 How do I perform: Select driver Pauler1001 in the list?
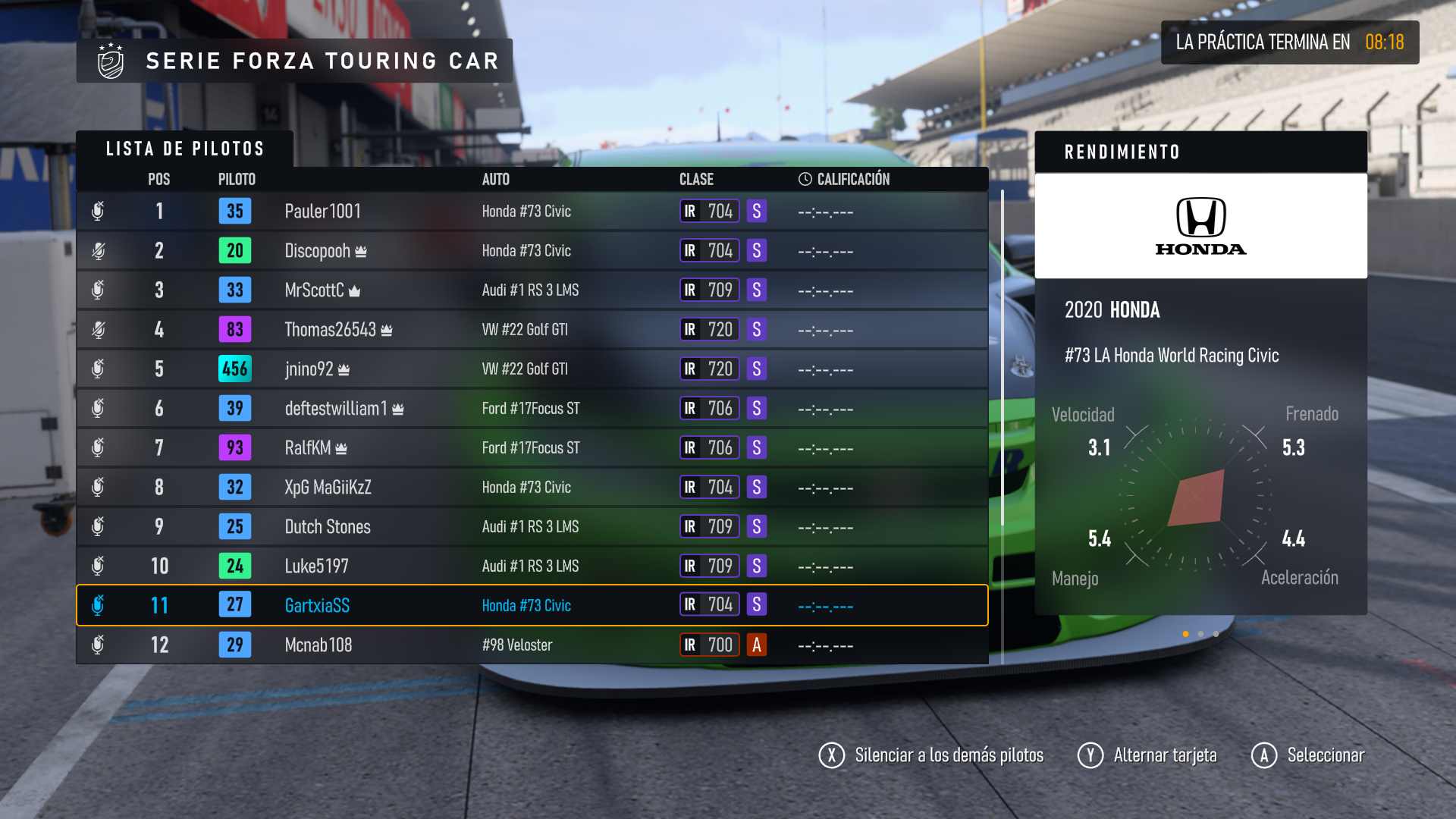531,211
